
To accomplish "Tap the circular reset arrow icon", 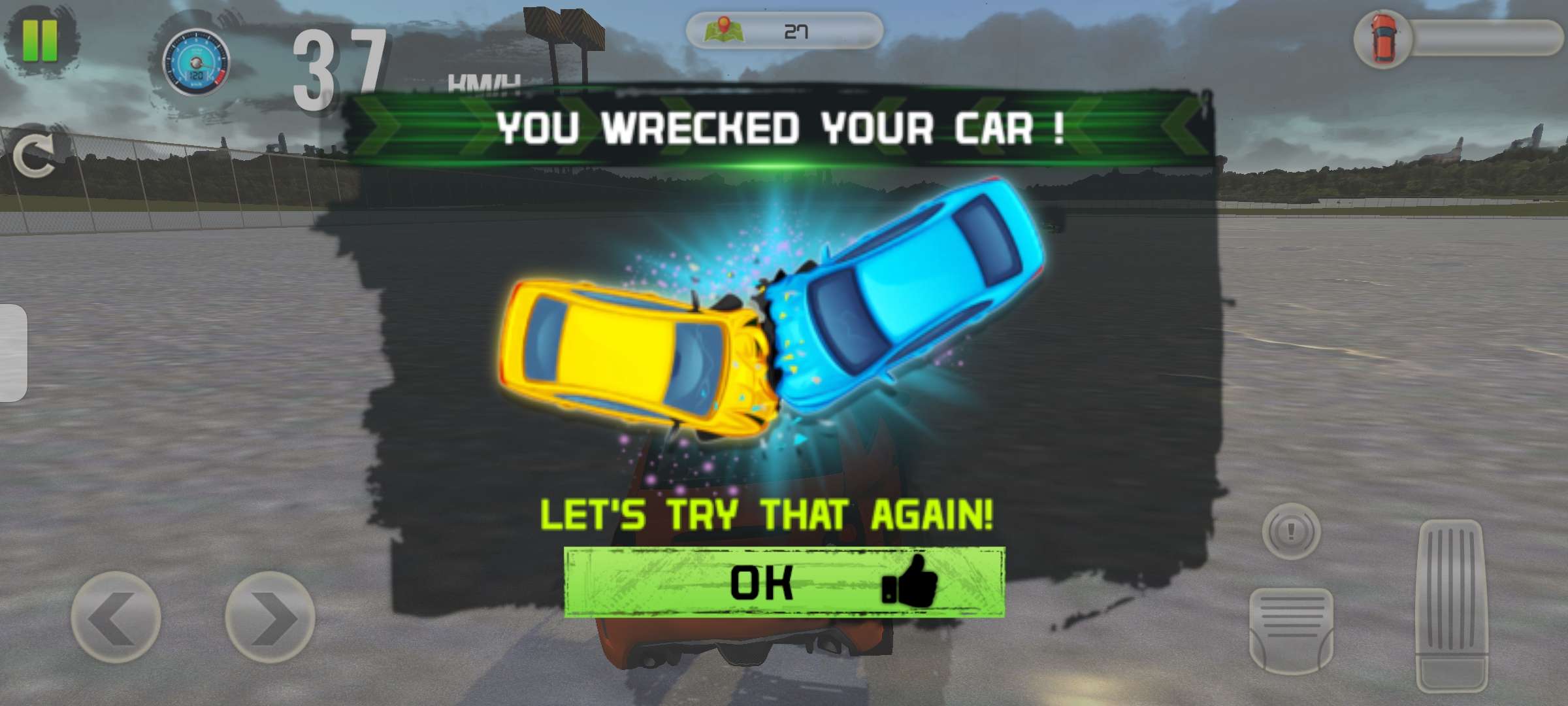I will [x=34, y=157].
